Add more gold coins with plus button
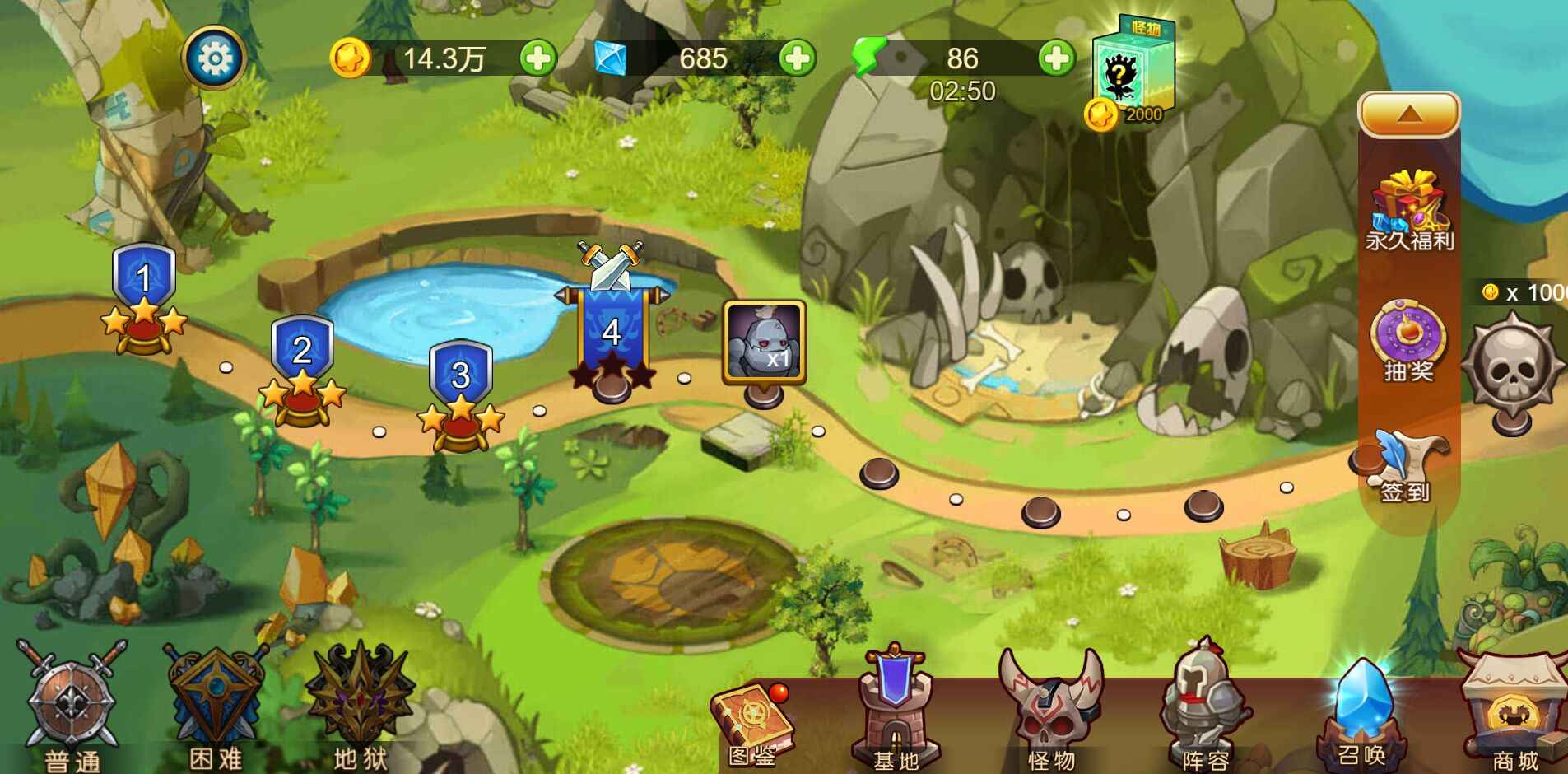The width and height of the screenshot is (1568, 774). 538,58
